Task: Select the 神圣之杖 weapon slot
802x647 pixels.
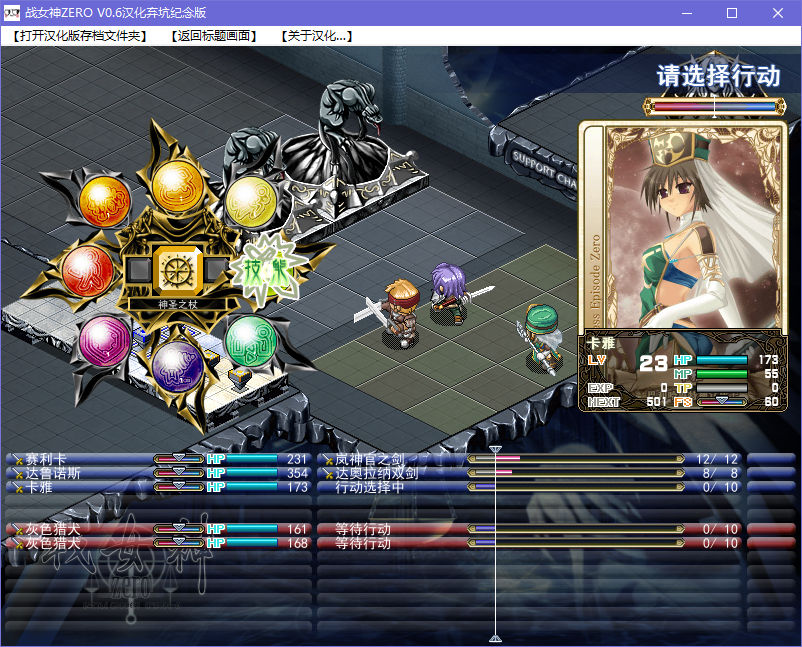Action: pyautogui.click(x=179, y=270)
